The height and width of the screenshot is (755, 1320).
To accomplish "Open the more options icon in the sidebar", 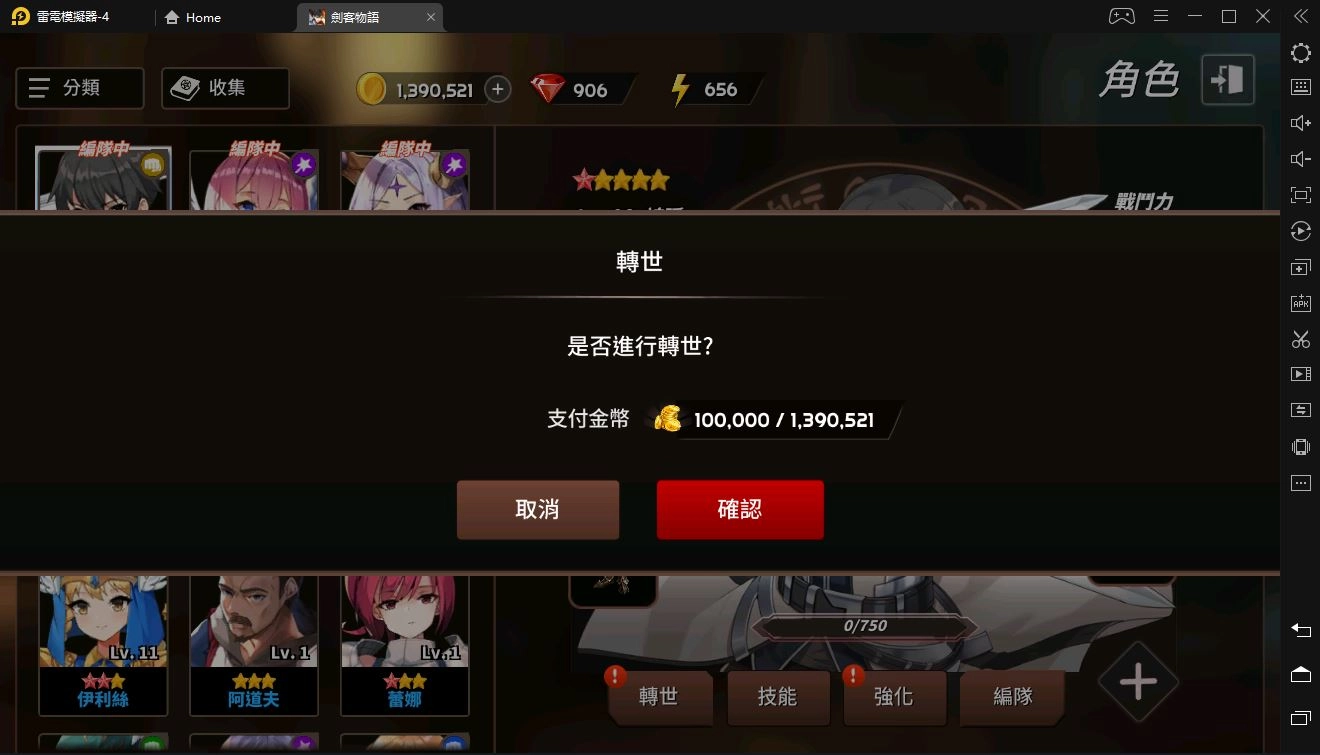I will pyautogui.click(x=1299, y=482).
